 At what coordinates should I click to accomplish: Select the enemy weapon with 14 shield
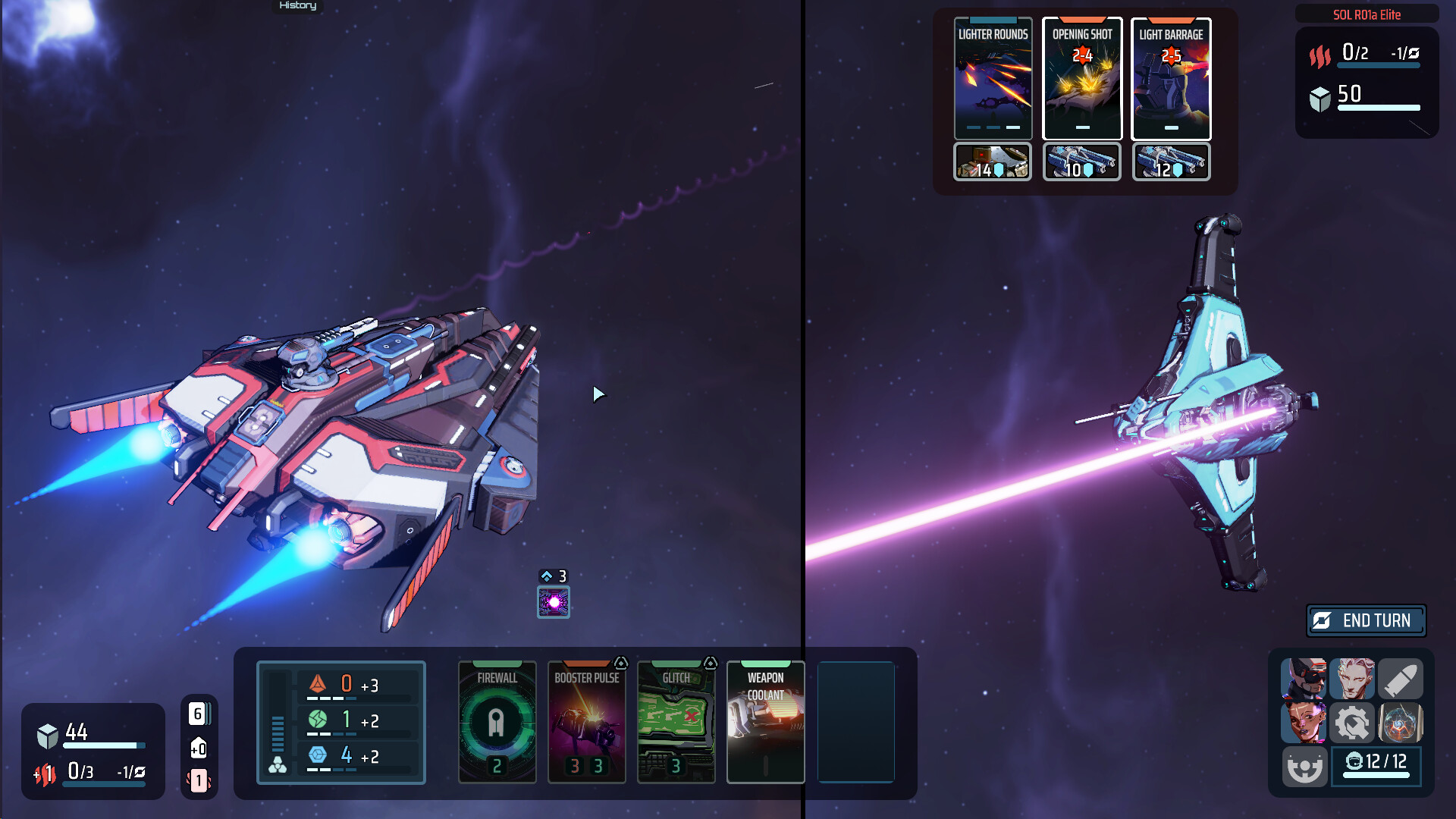point(993,162)
